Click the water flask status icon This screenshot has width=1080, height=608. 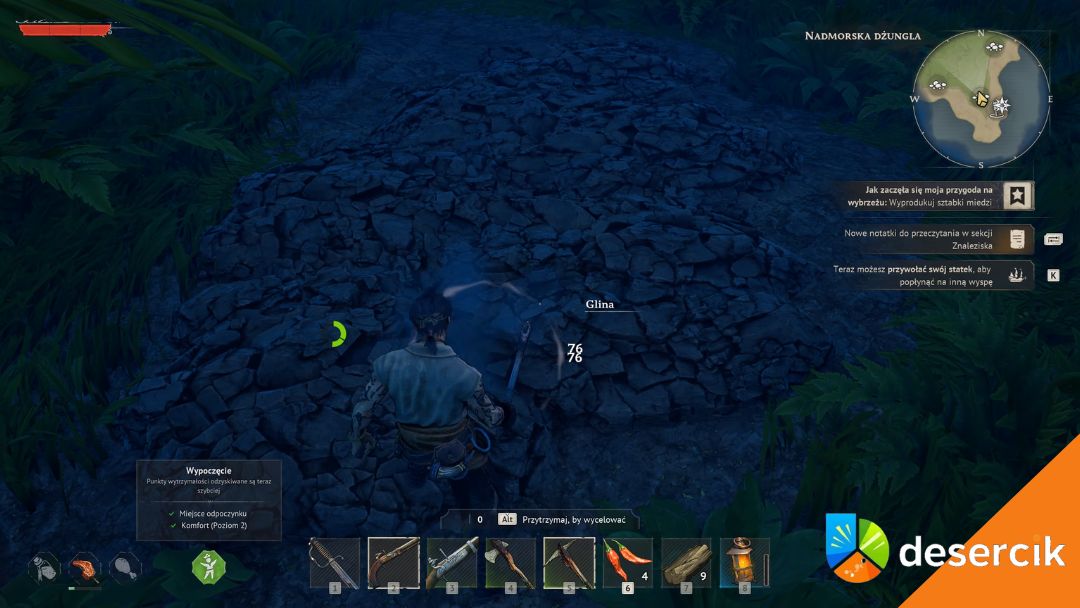[x=44, y=568]
